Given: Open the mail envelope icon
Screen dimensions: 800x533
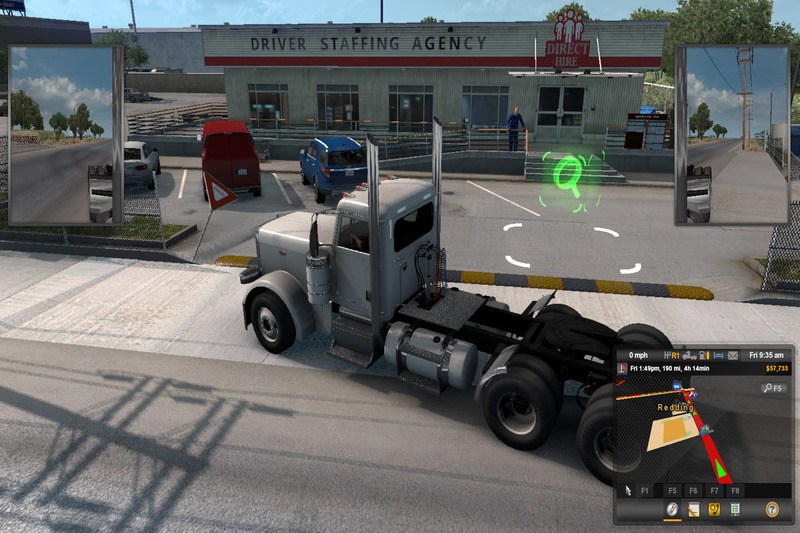Looking at the screenshot, I should coord(733,355).
